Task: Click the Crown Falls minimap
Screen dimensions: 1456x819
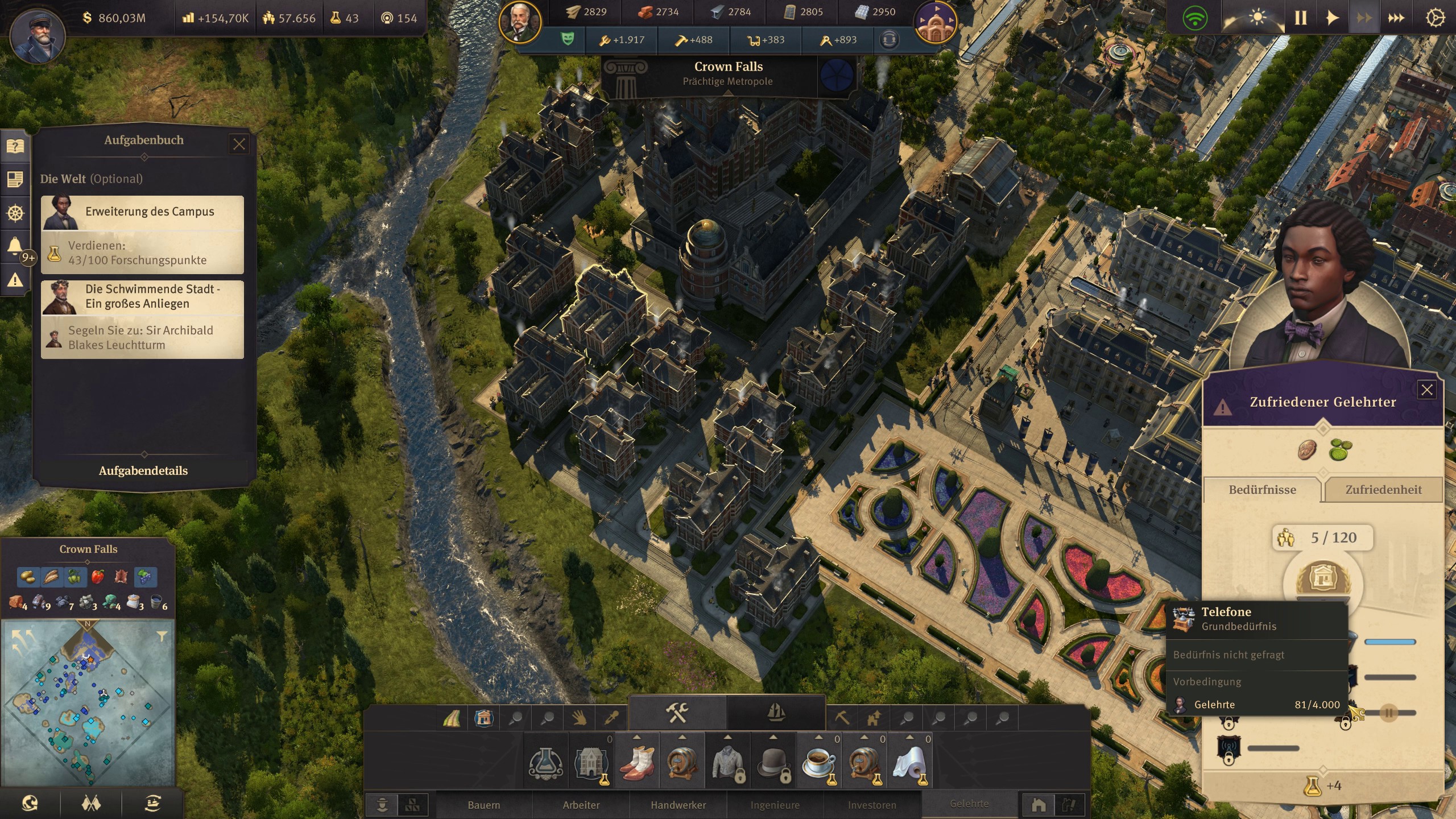Action: [x=88, y=702]
